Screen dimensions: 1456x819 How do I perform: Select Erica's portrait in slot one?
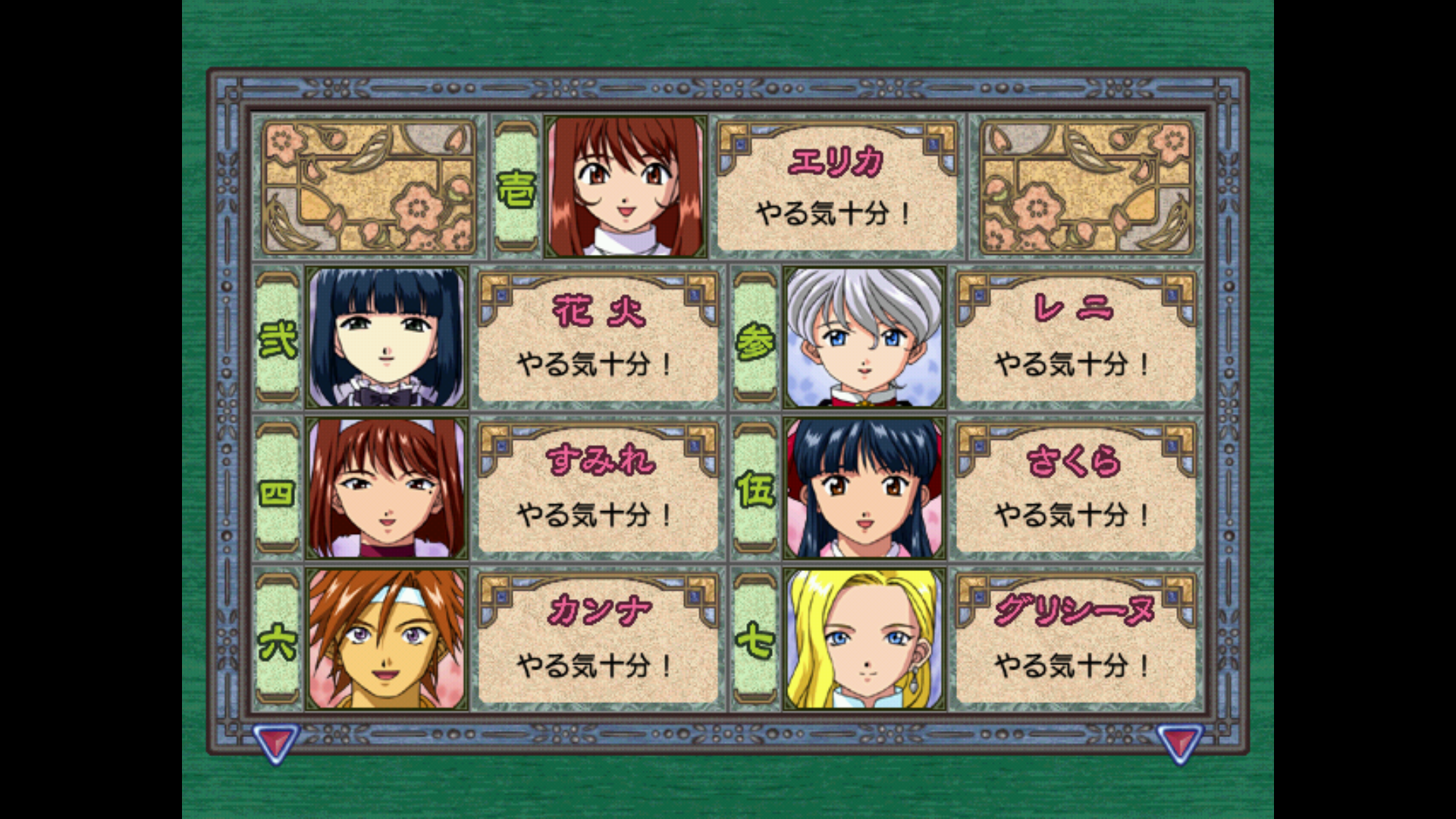coord(625,187)
